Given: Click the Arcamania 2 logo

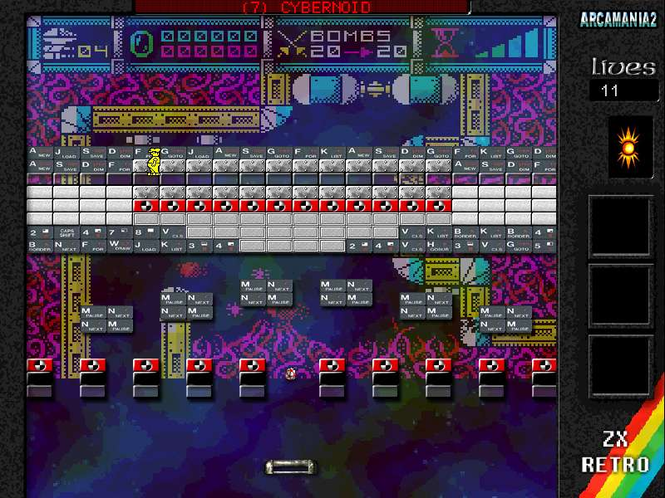Looking at the screenshot, I should [x=620, y=19].
